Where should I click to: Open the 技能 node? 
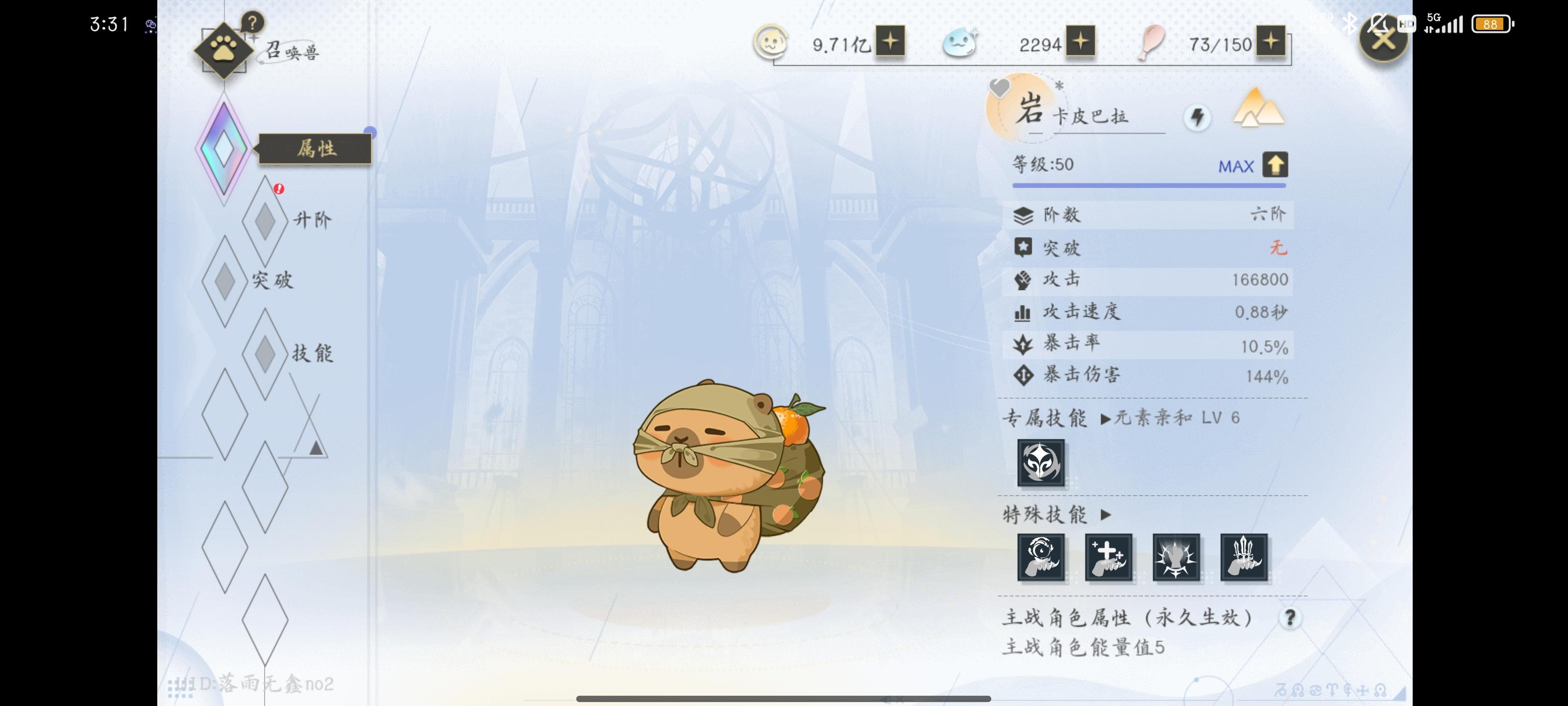tap(265, 353)
